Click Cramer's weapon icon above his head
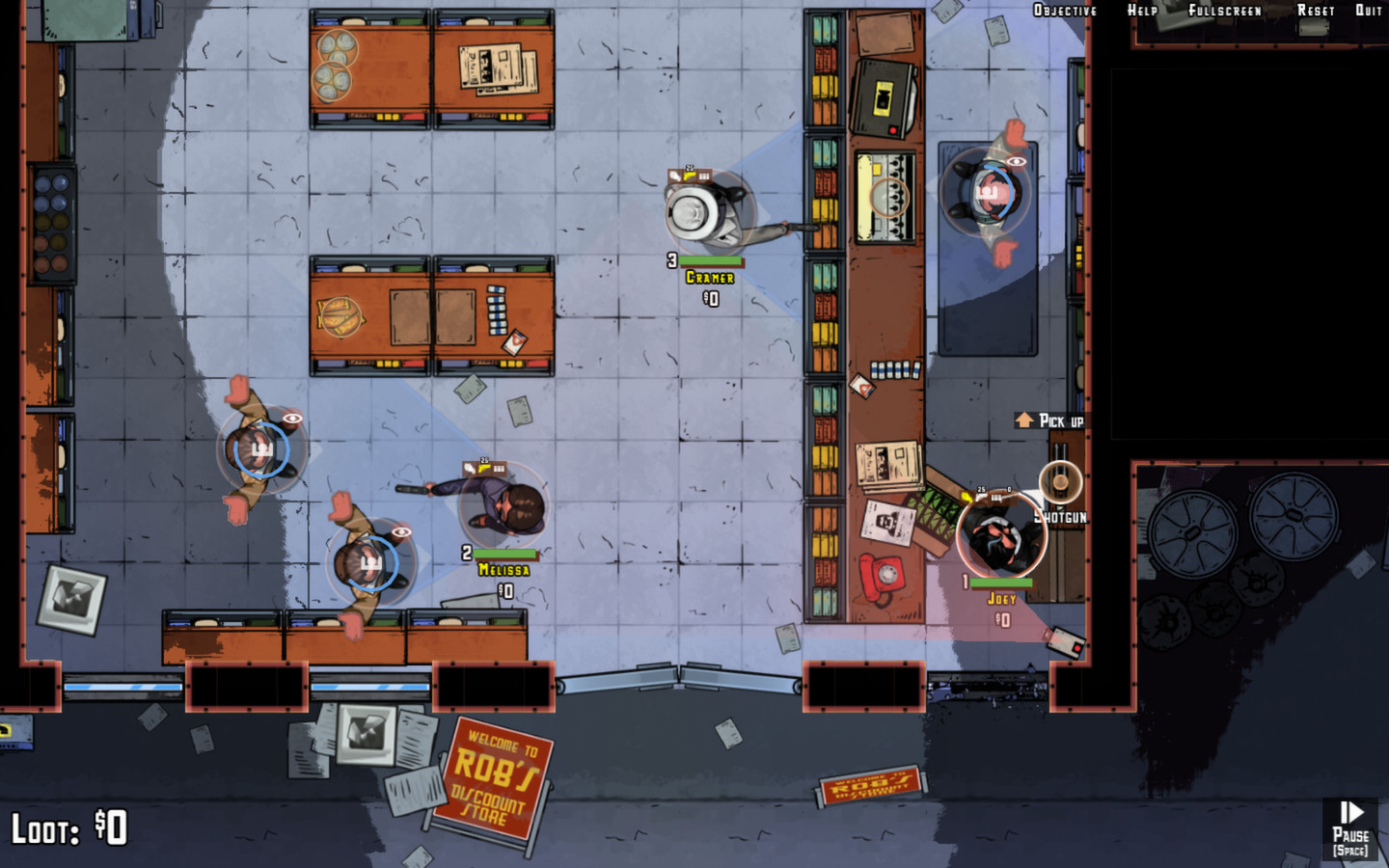The image size is (1389, 868). 690,176
